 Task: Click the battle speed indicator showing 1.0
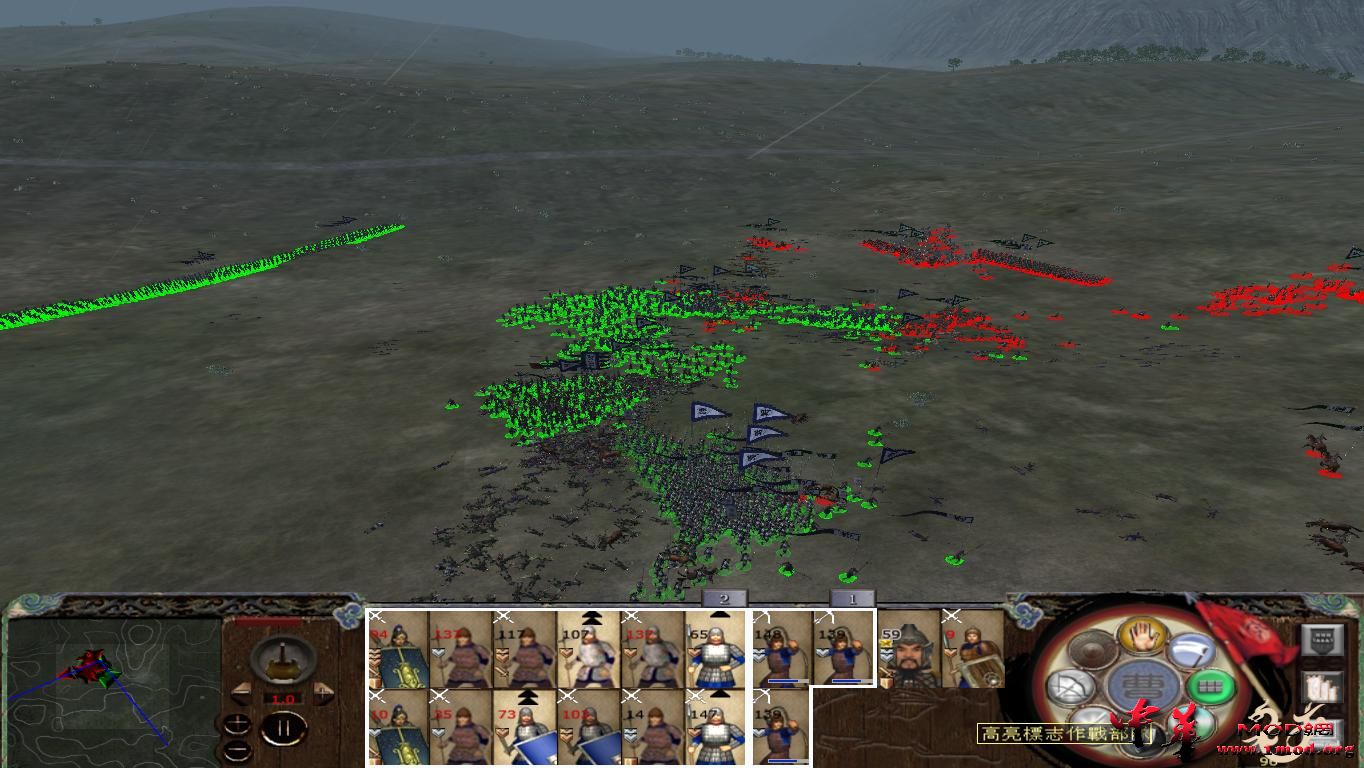(x=283, y=699)
